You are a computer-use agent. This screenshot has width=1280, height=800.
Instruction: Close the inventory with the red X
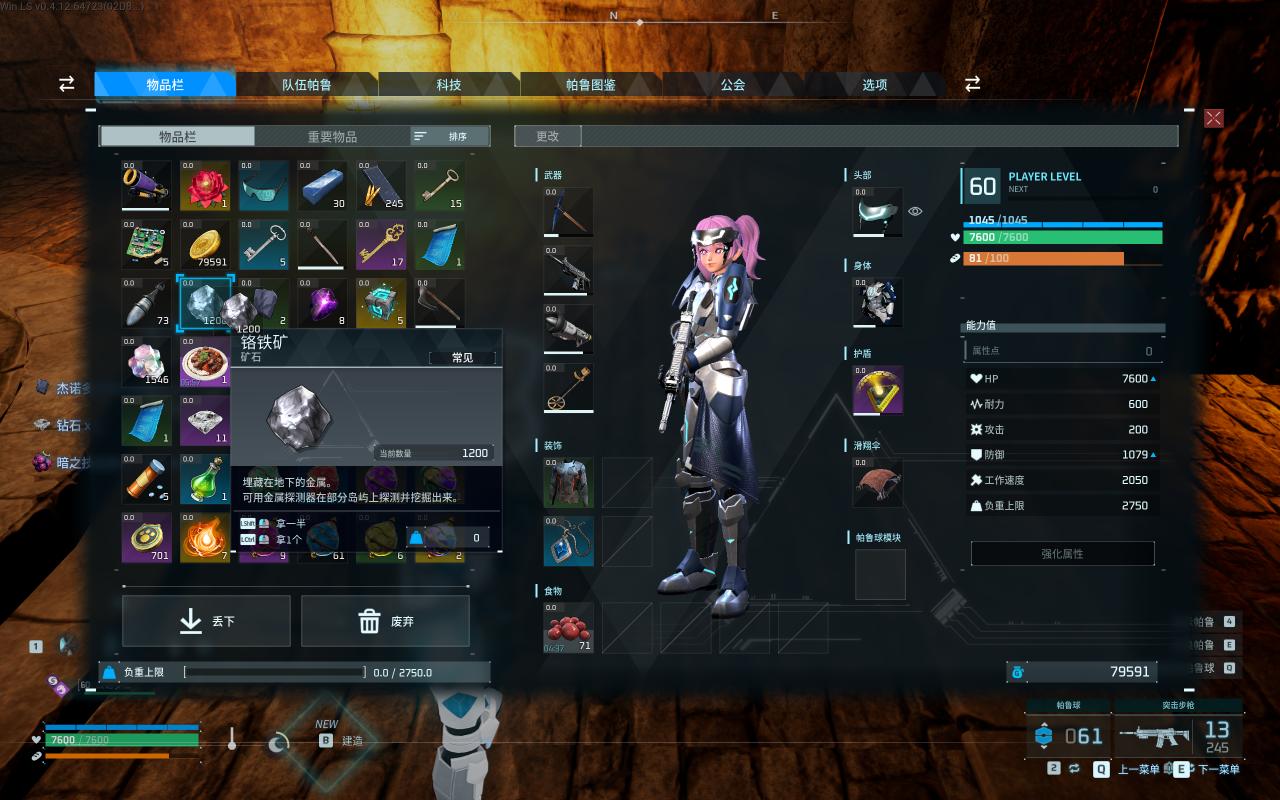1213,118
